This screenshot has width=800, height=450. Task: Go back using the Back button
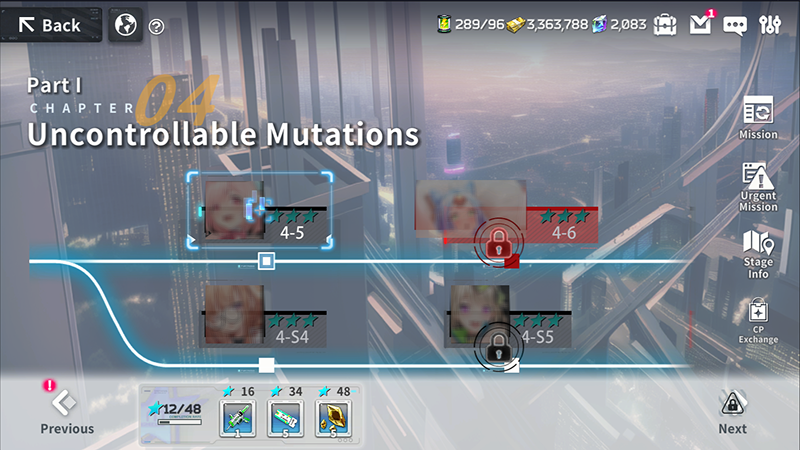50,25
